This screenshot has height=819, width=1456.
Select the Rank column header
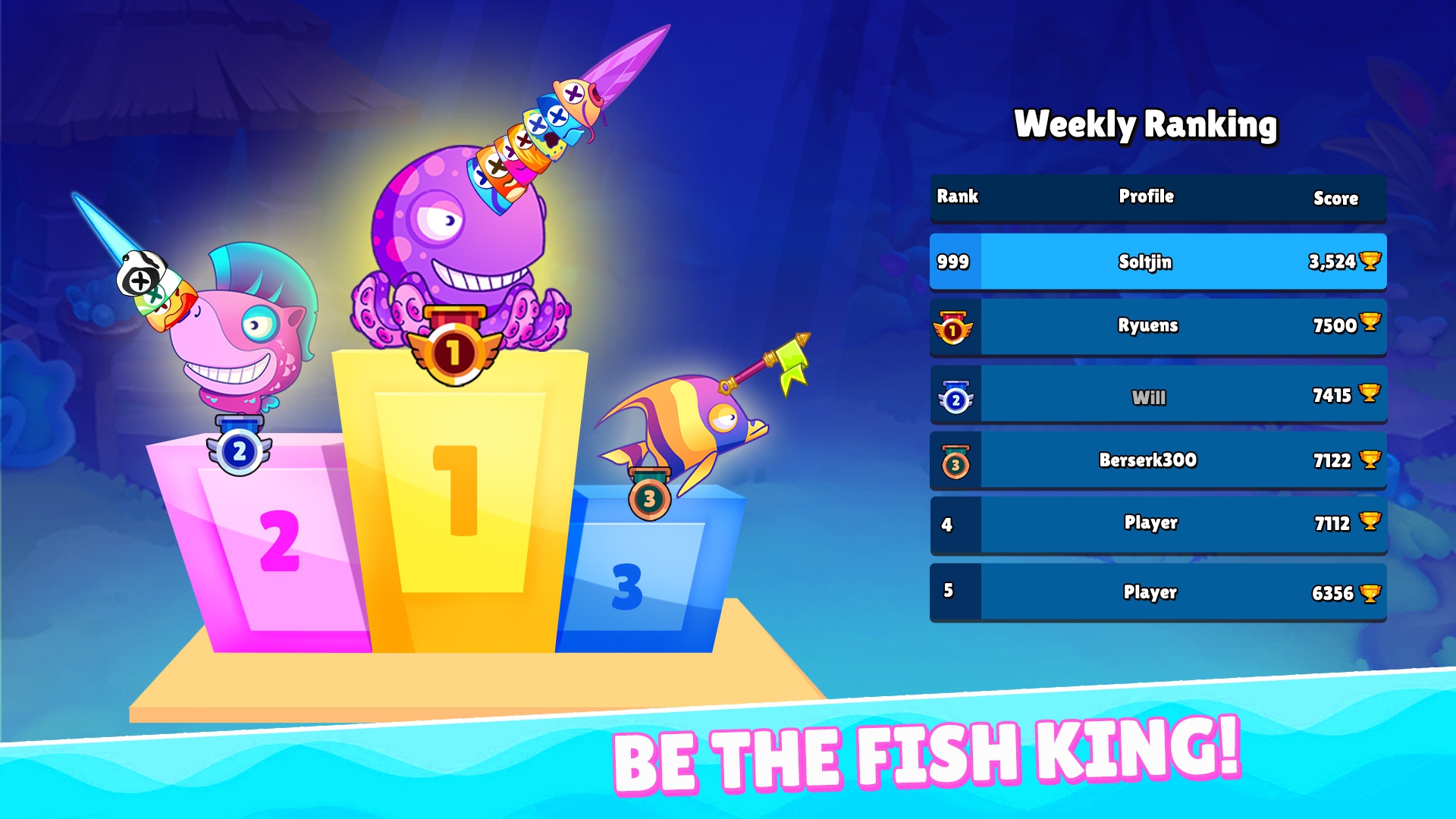tap(958, 197)
